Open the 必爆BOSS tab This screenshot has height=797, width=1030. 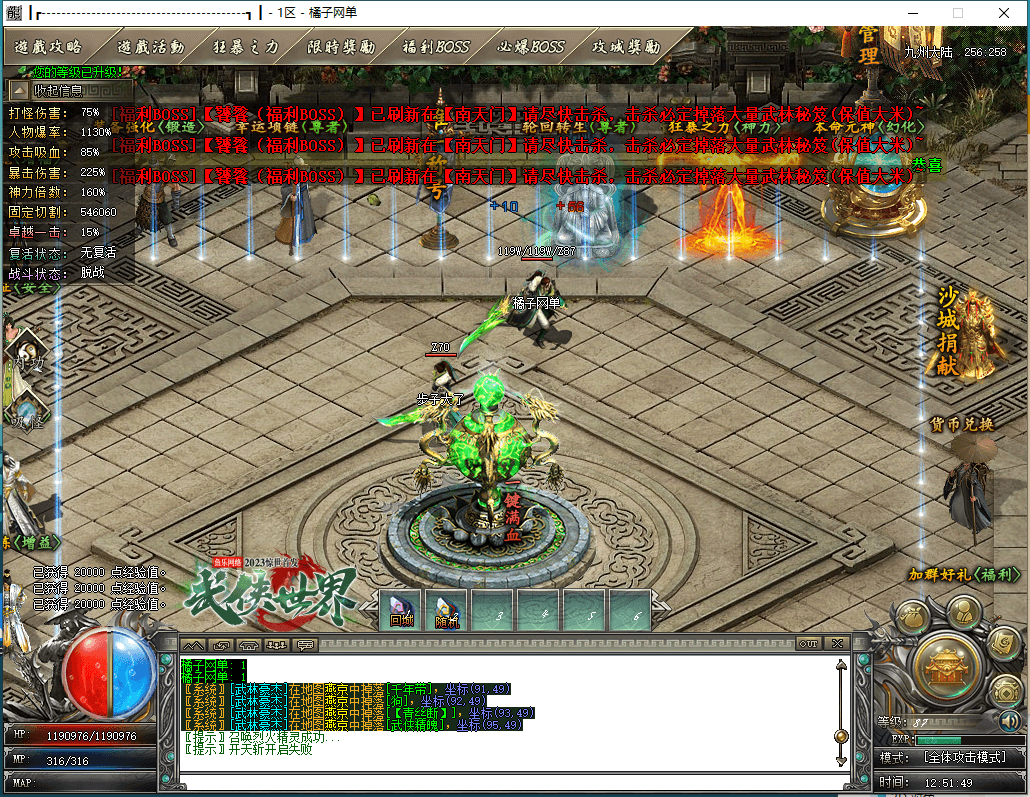532,47
